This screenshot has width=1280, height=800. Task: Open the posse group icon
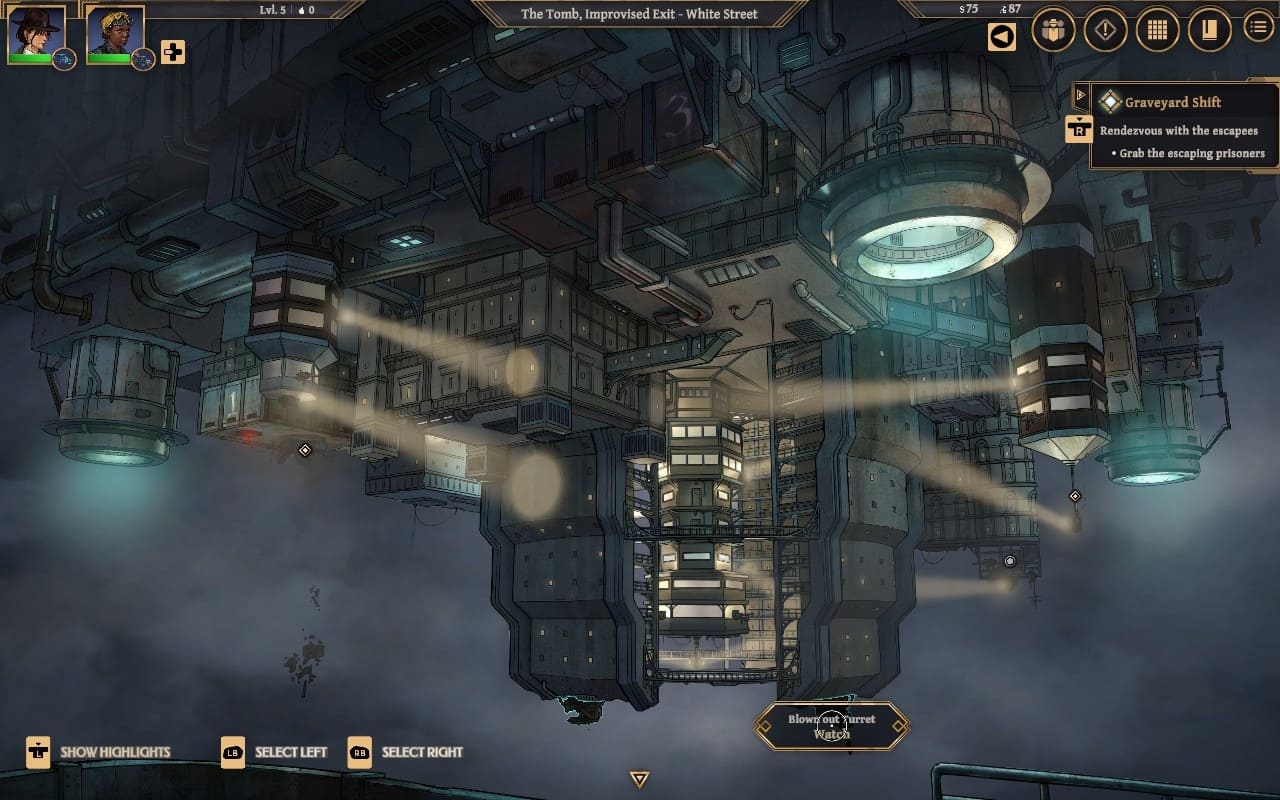(1053, 30)
